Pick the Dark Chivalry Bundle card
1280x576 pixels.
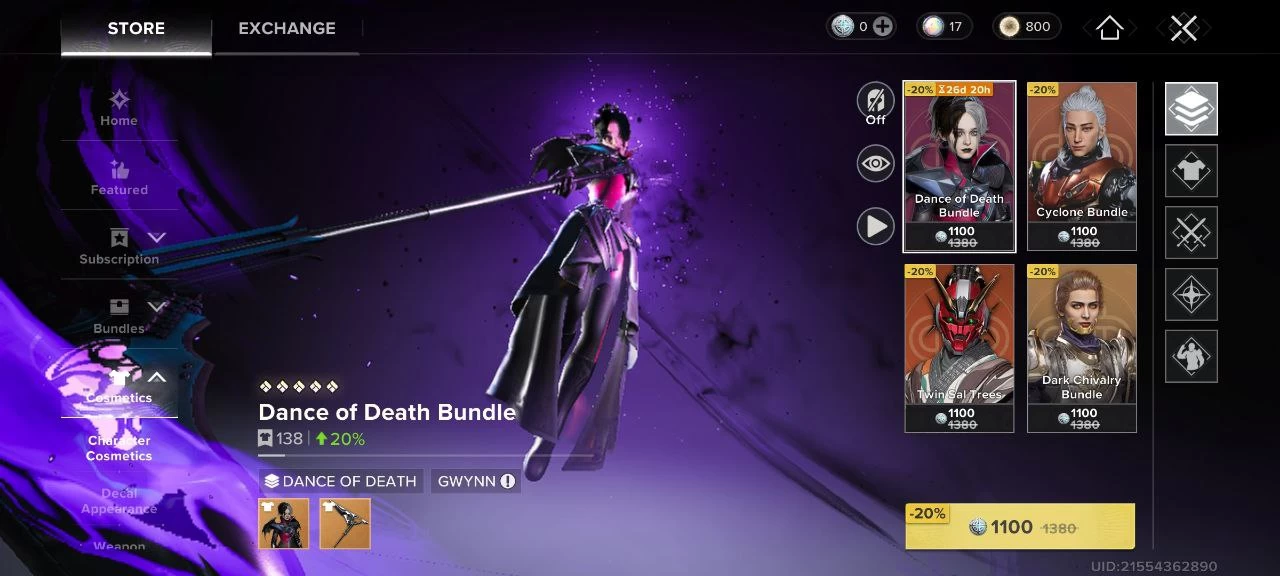(x=1081, y=347)
